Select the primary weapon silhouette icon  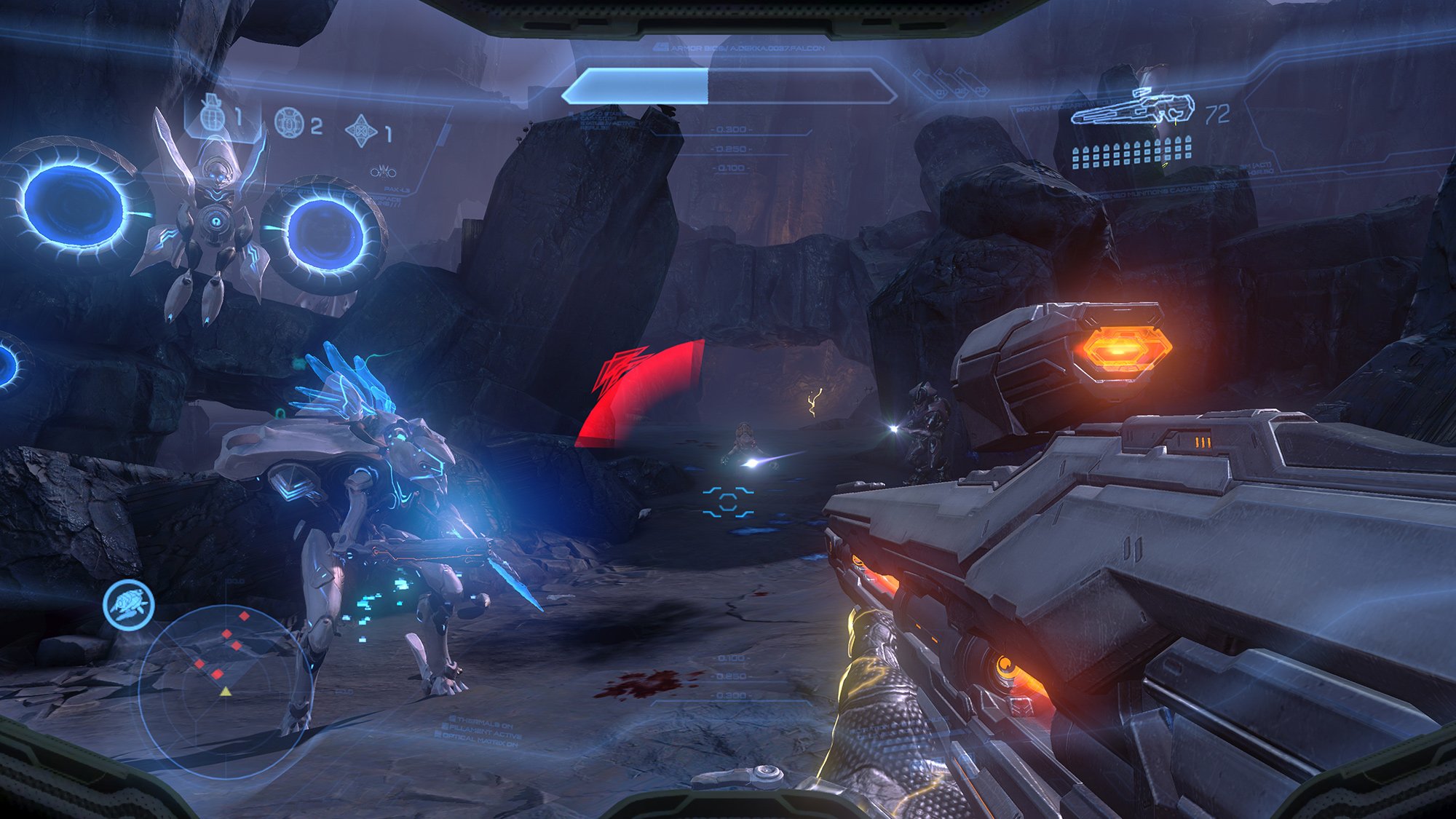(x=1132, y=108)
